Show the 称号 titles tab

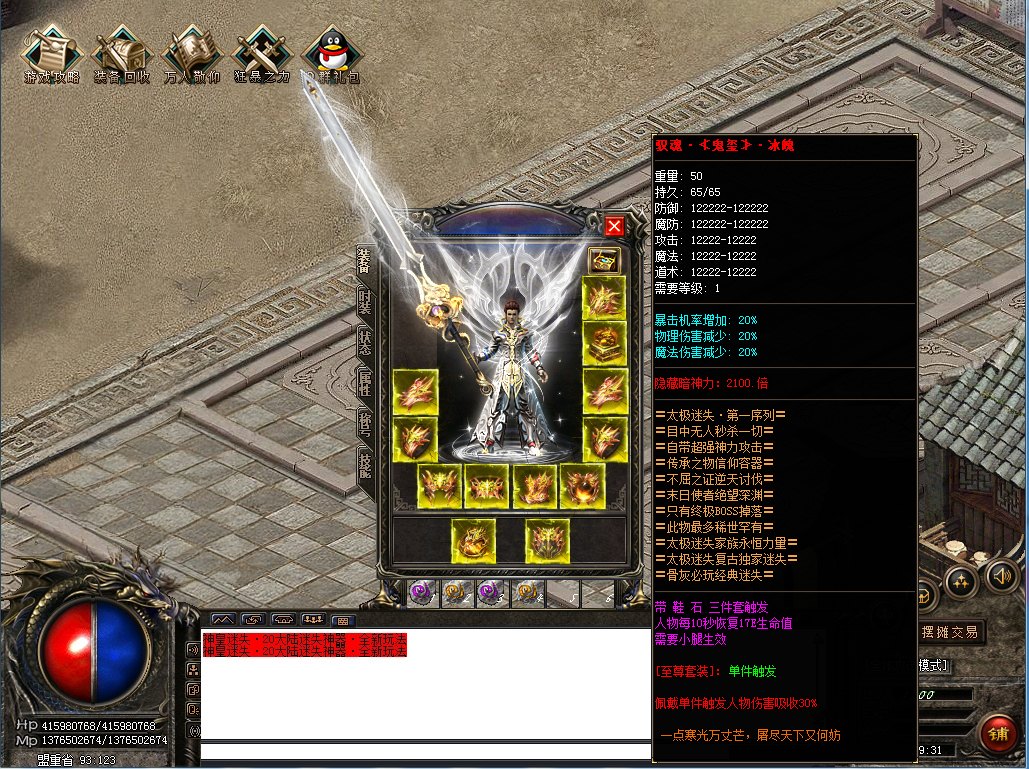coord(366,424)
